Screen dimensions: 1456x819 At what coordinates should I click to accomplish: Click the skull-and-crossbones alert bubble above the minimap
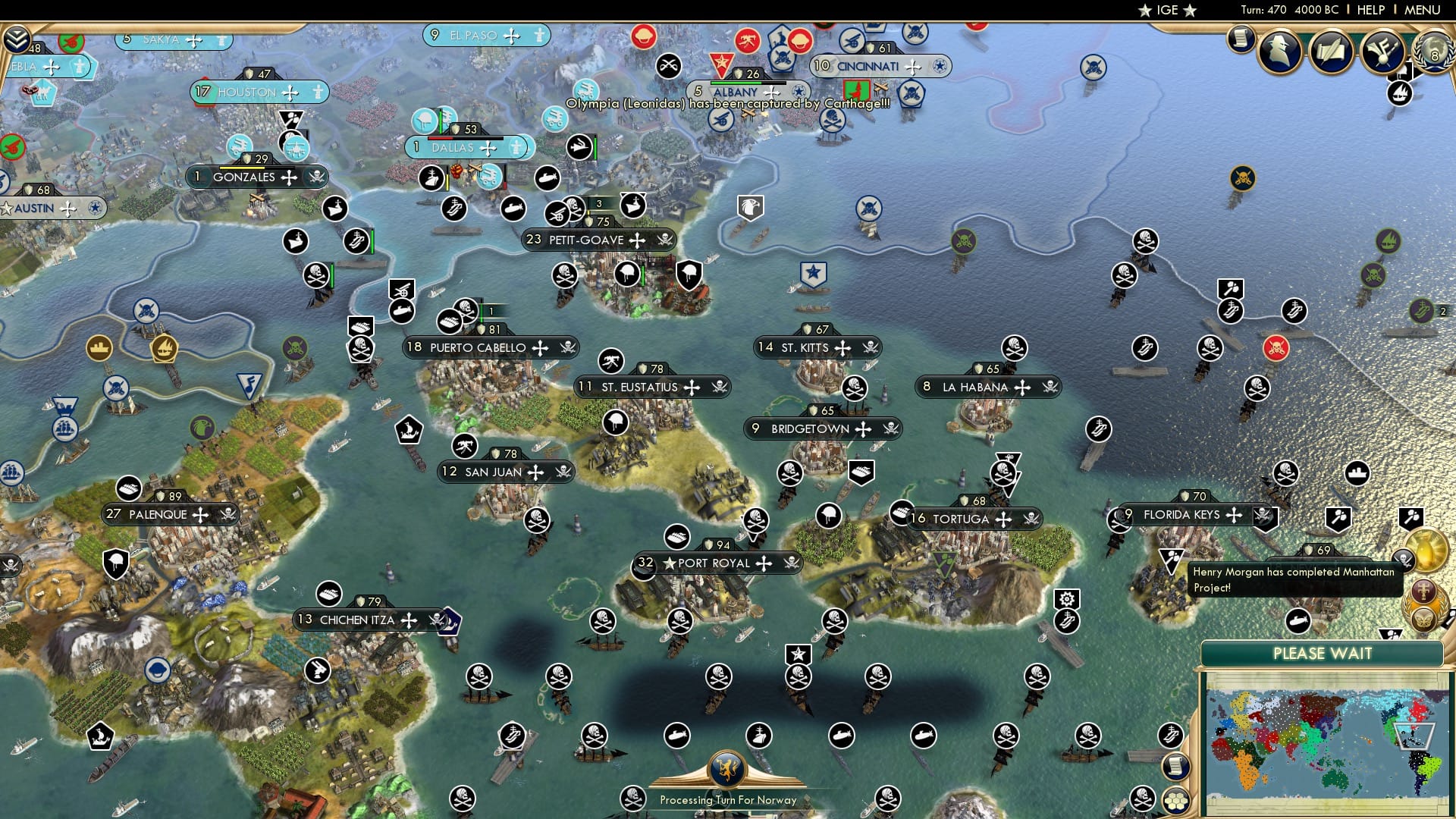1404,560
